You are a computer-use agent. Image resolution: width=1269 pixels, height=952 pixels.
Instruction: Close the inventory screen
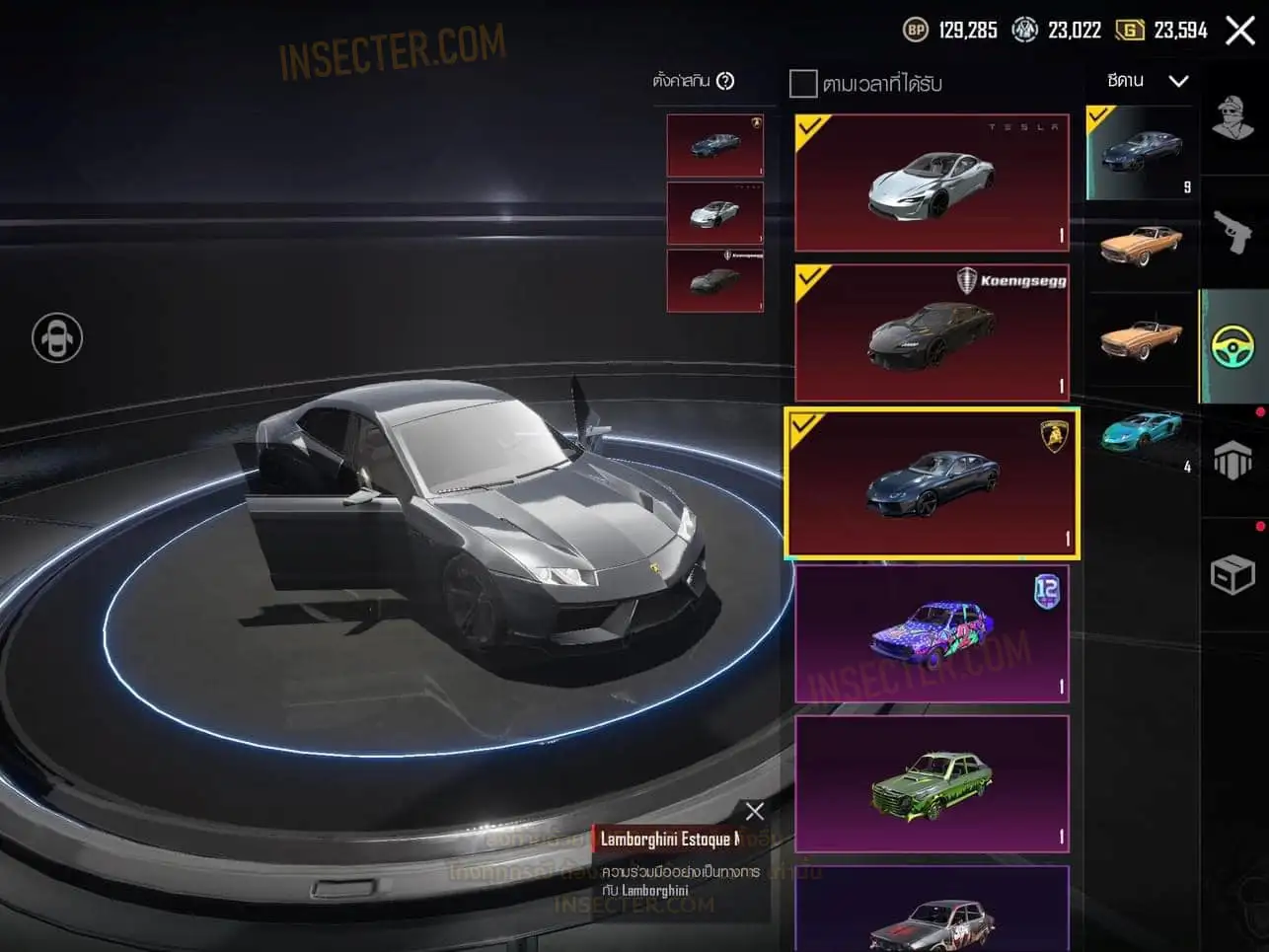[1240, 31]
